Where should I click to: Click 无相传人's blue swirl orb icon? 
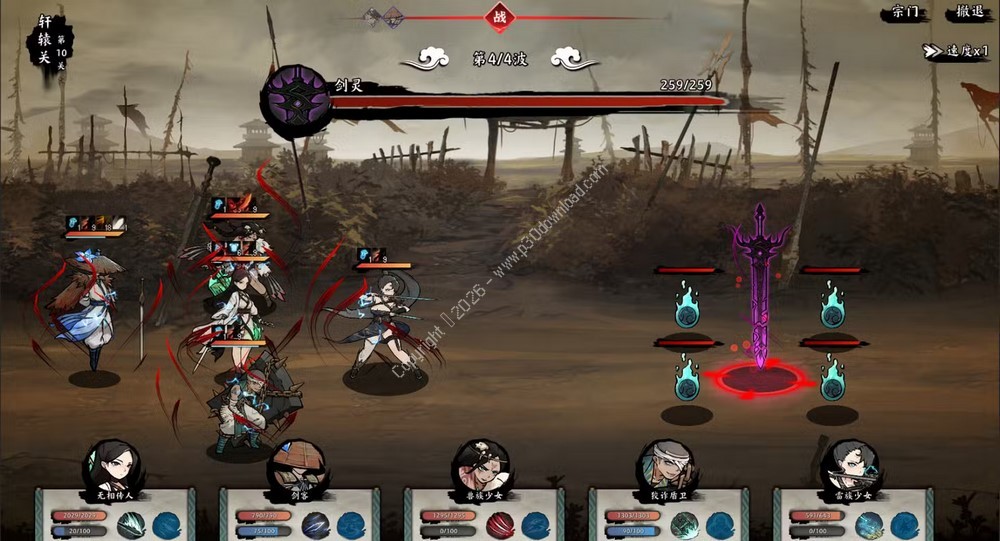pyautogui.click(x=167, y=525)
